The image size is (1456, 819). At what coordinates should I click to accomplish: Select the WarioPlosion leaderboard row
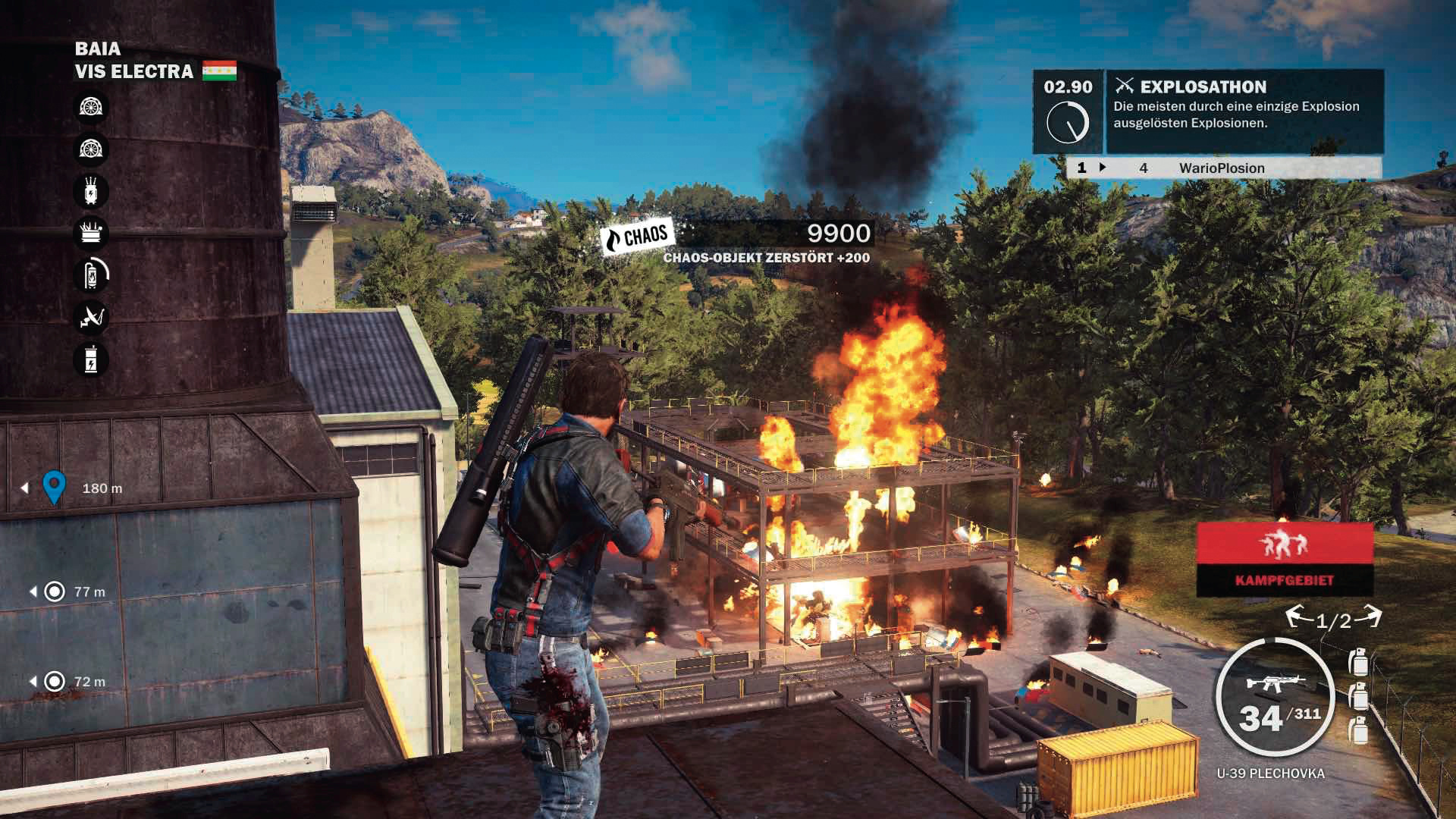point(1222,168)
